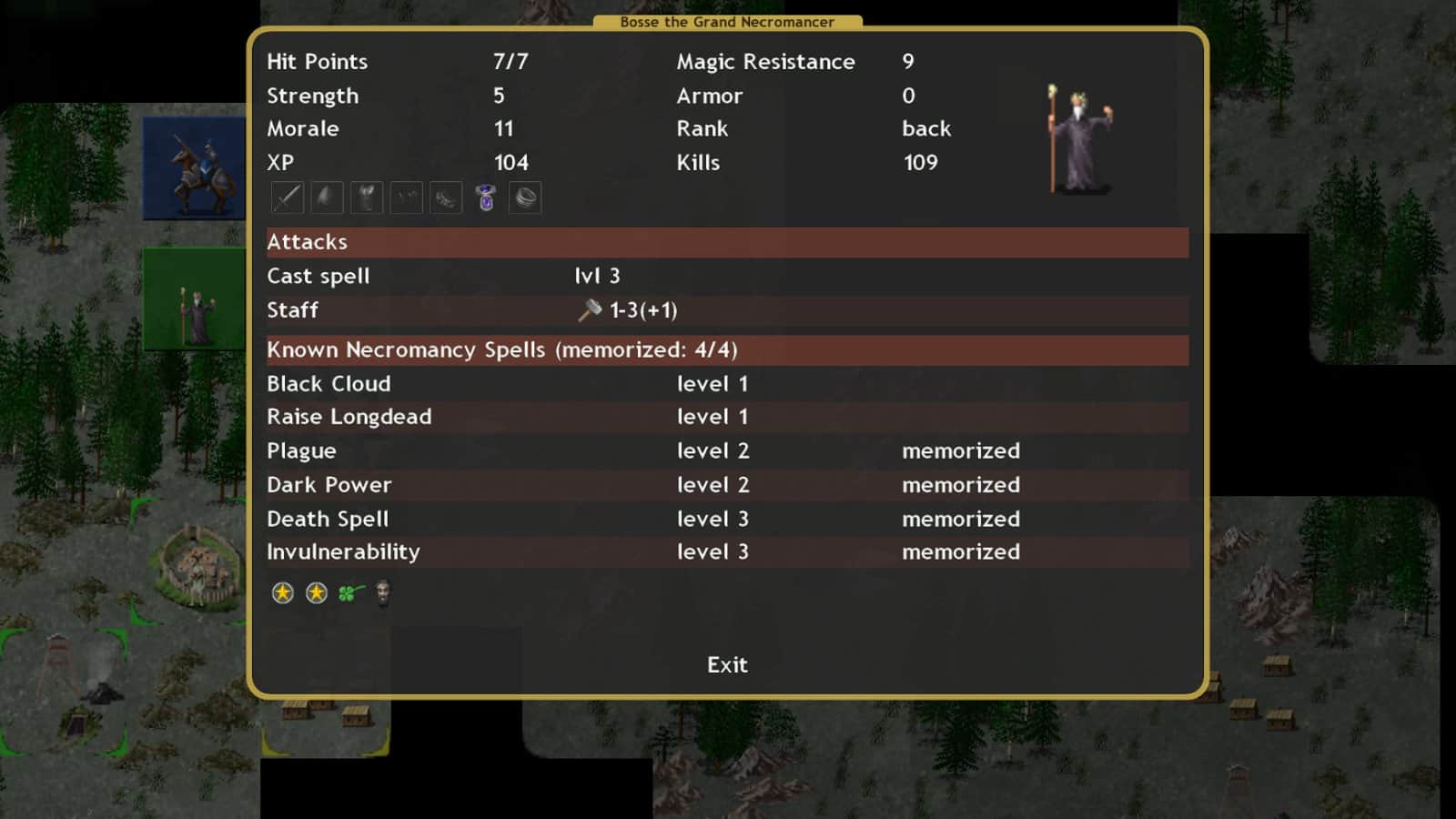
Task: Select the Dark Power spell row
Action: point(329,485)
